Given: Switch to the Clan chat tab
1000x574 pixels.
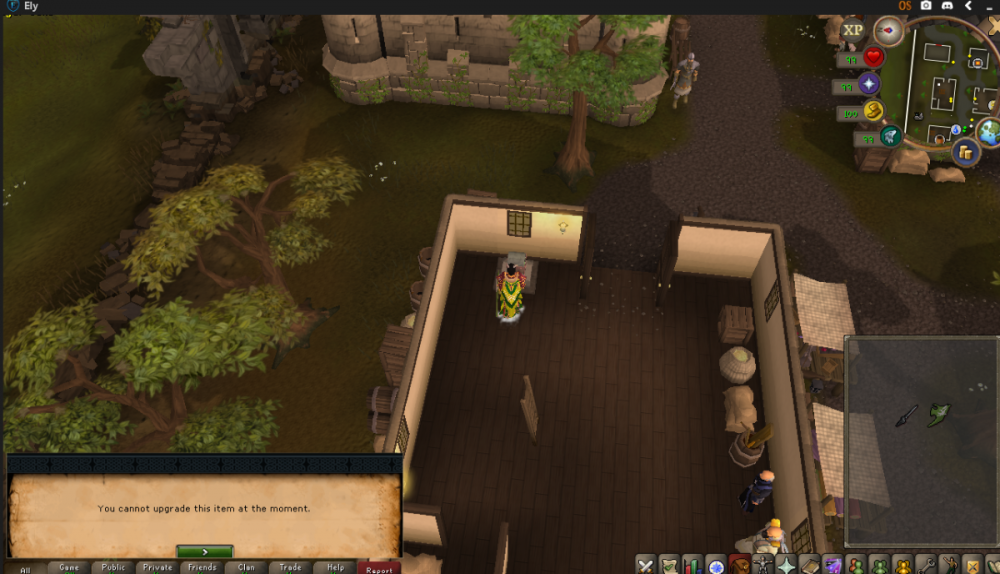Looking at the screenshot, I should tap(246, 567).
